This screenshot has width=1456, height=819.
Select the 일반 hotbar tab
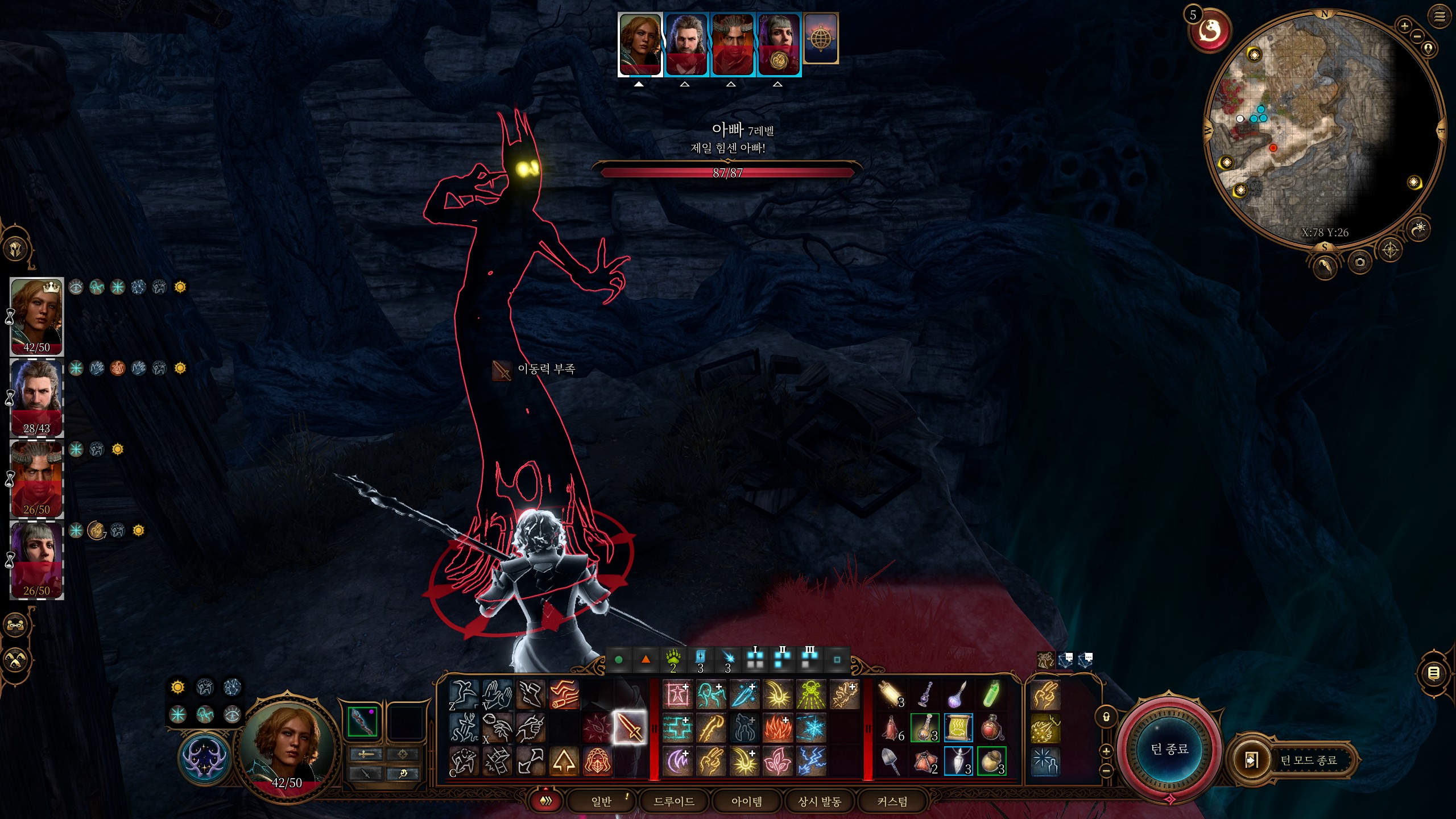click(601, 801)
